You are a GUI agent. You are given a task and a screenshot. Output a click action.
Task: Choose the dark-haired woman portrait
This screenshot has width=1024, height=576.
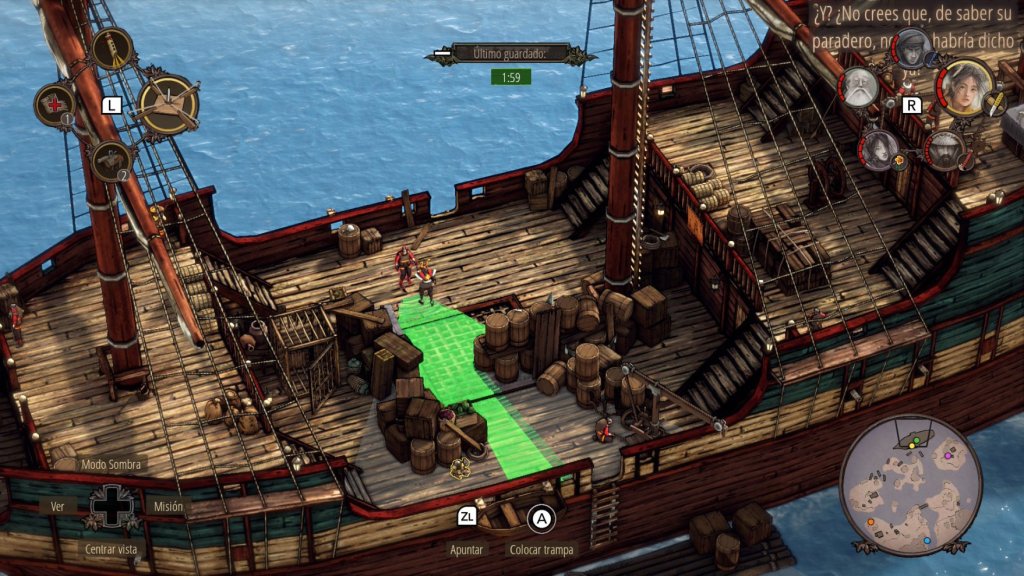tap(878, 149)
